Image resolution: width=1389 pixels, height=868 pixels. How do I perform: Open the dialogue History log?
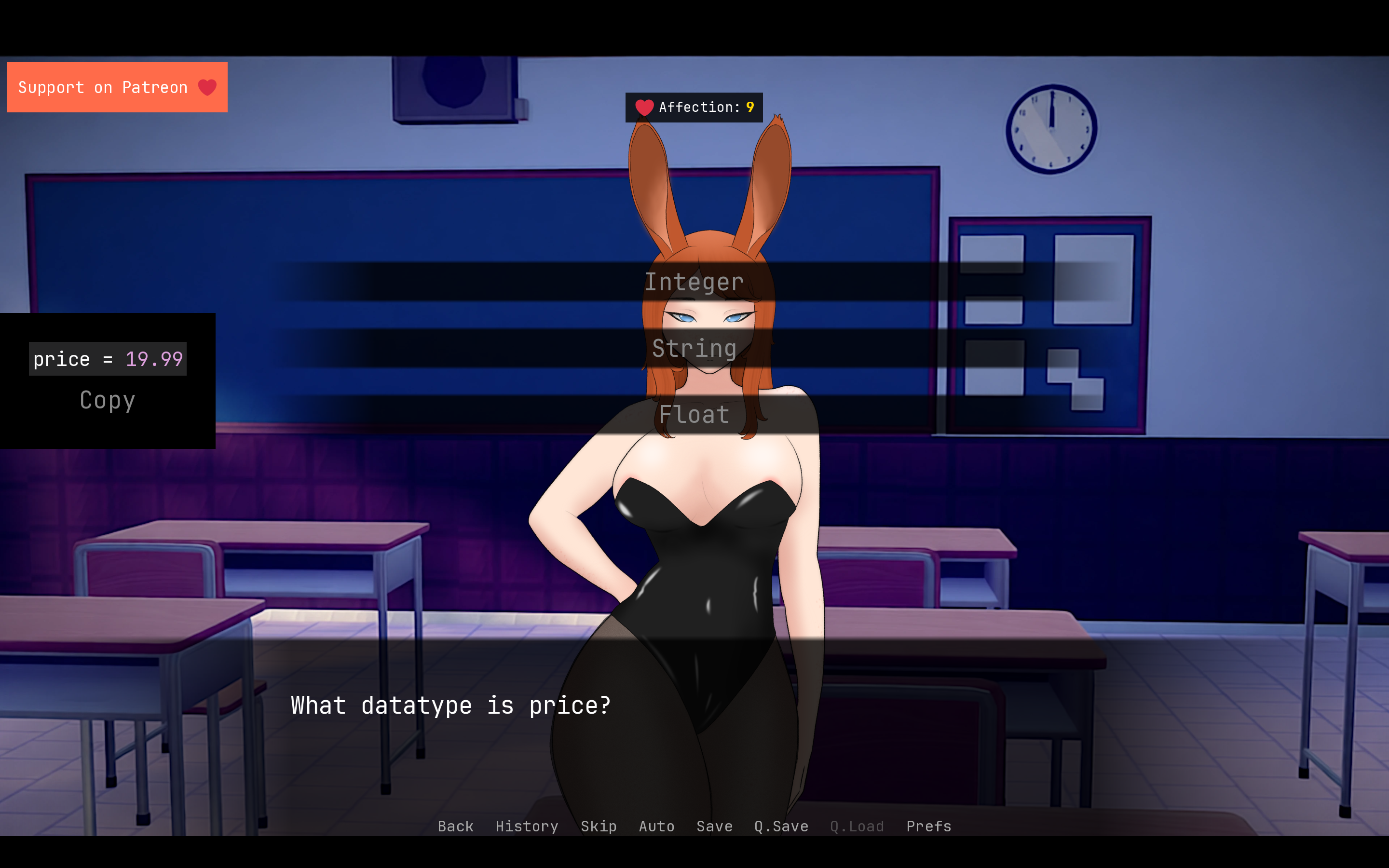[526, 826]
